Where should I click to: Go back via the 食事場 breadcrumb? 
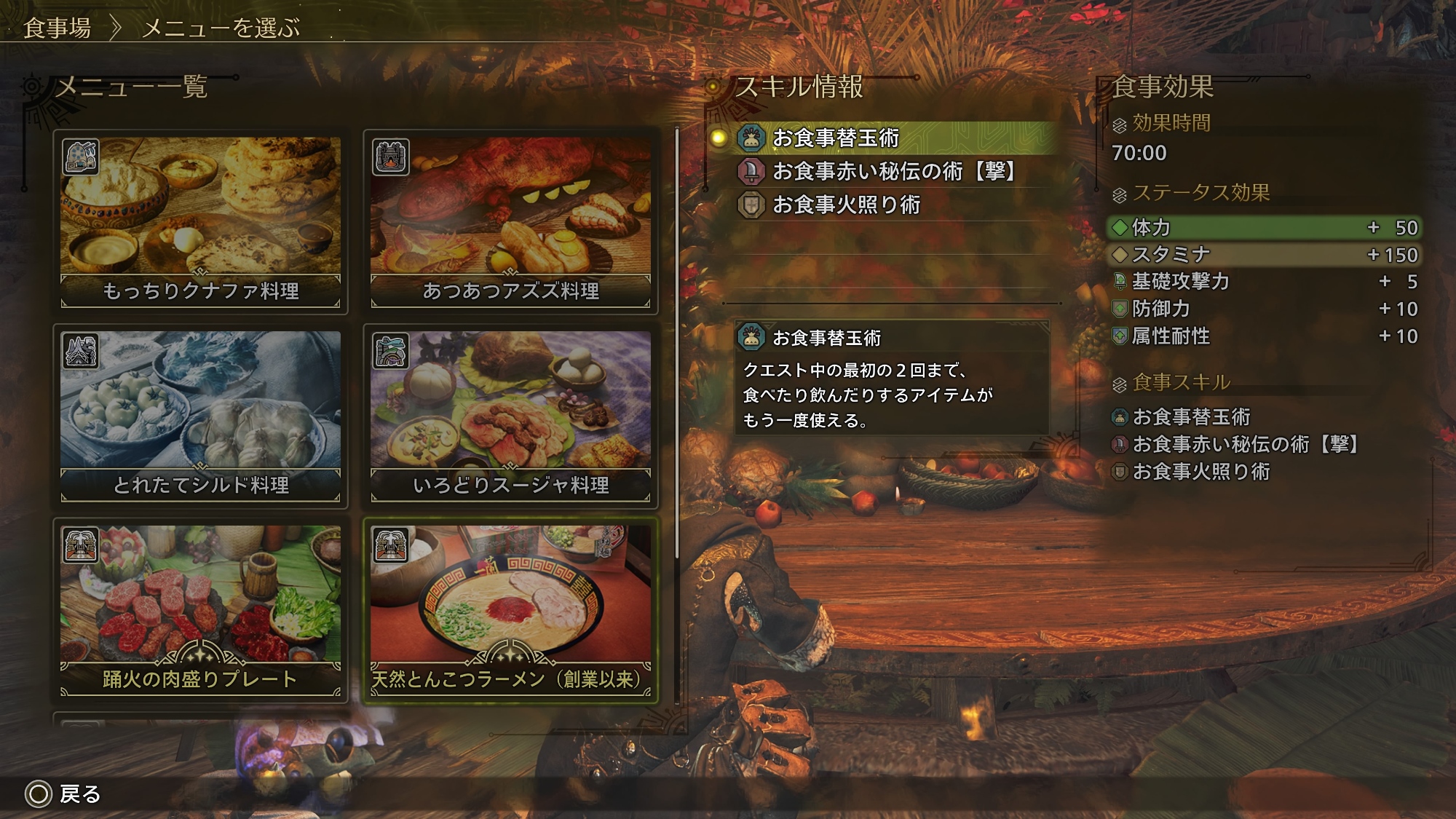tap(57, 28)
